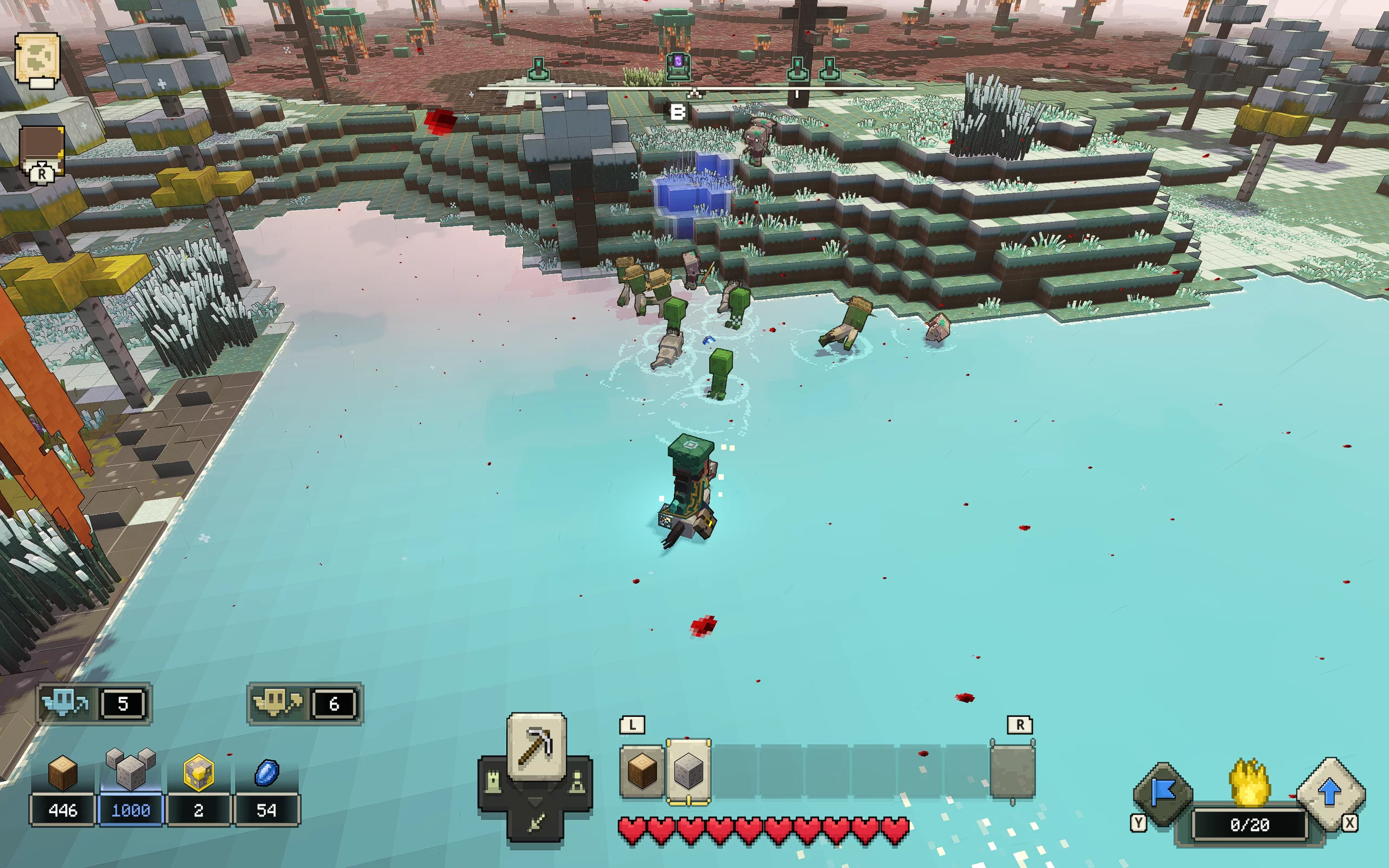The image size is (1389, 868).
Task: Click the yellow flame icon
Action: click(x=1250, y=782)
